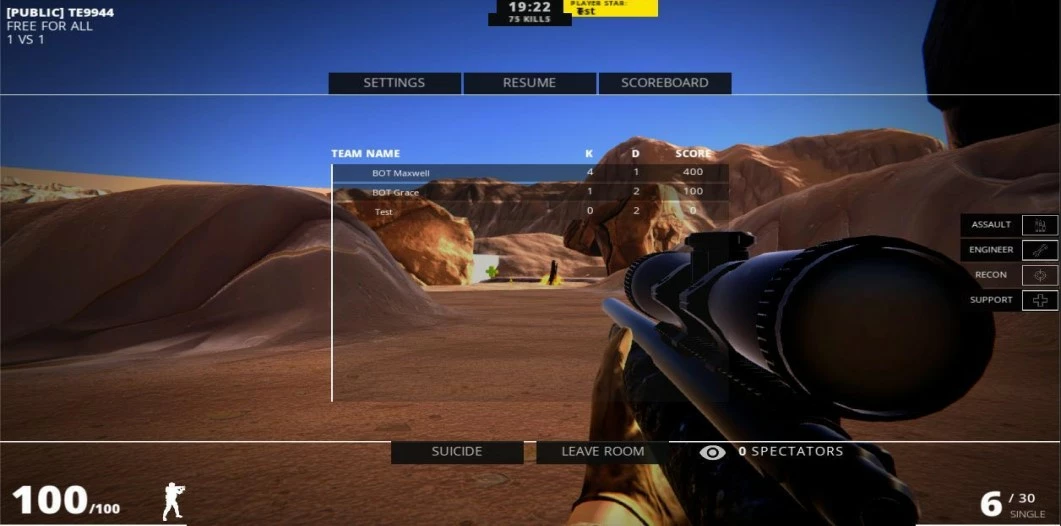Select BOT Grace's scoreboard row

[x=530, y=192]
